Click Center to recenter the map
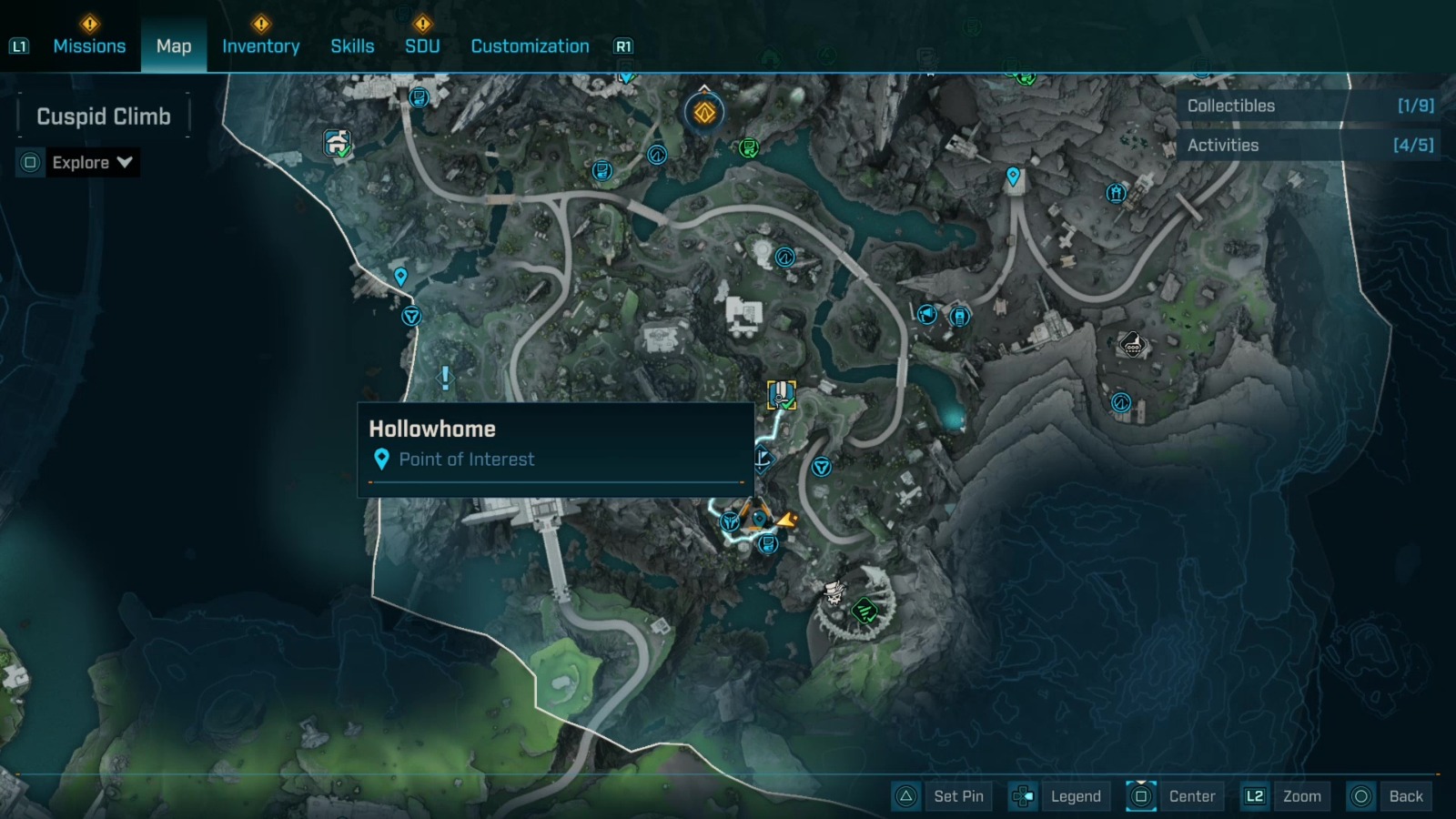Image resolution: width=1456 pixels, height=819 pixels. point(1192,795)
